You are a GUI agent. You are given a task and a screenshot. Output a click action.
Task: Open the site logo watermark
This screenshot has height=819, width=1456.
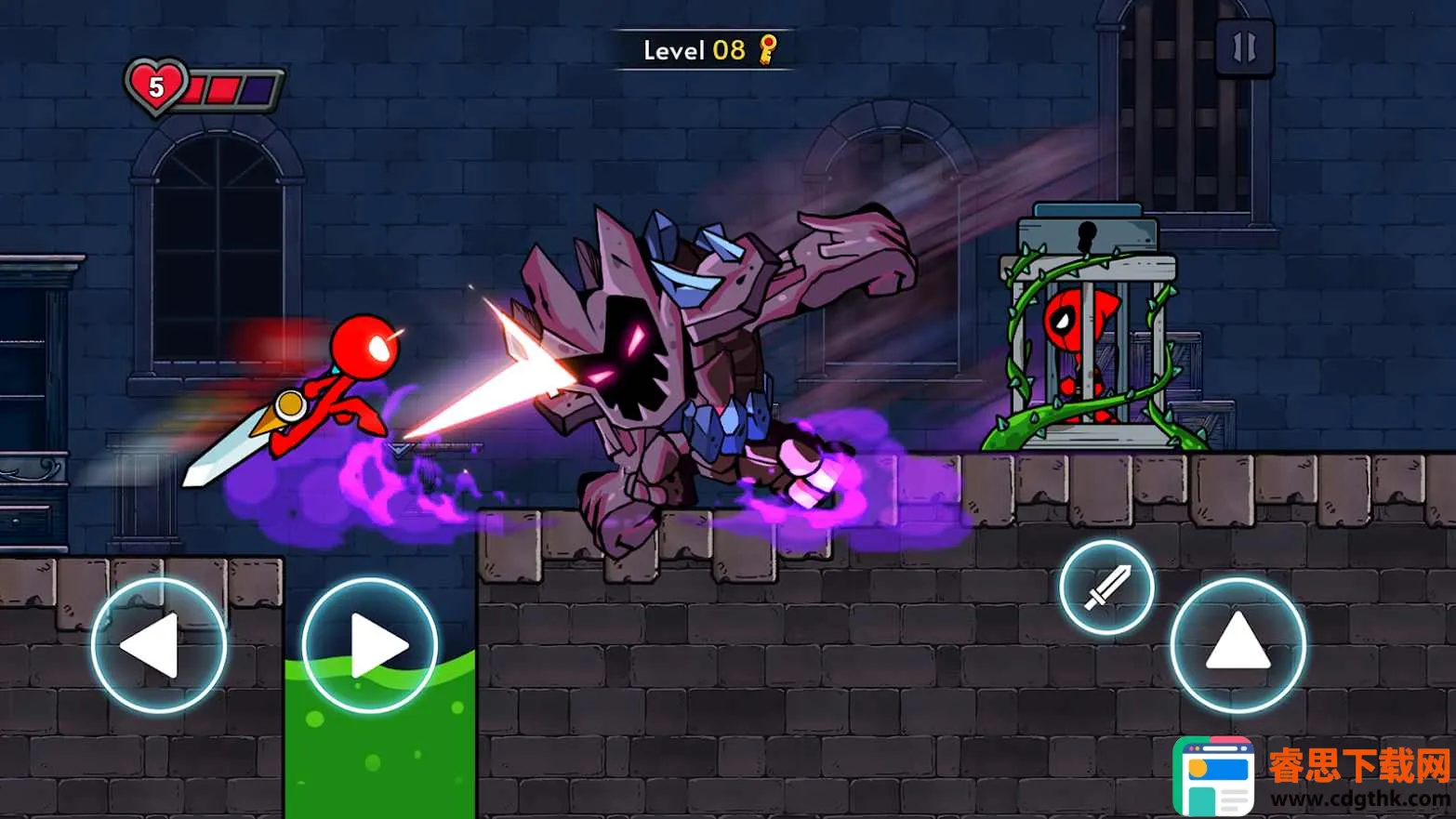click(1214, 776)
